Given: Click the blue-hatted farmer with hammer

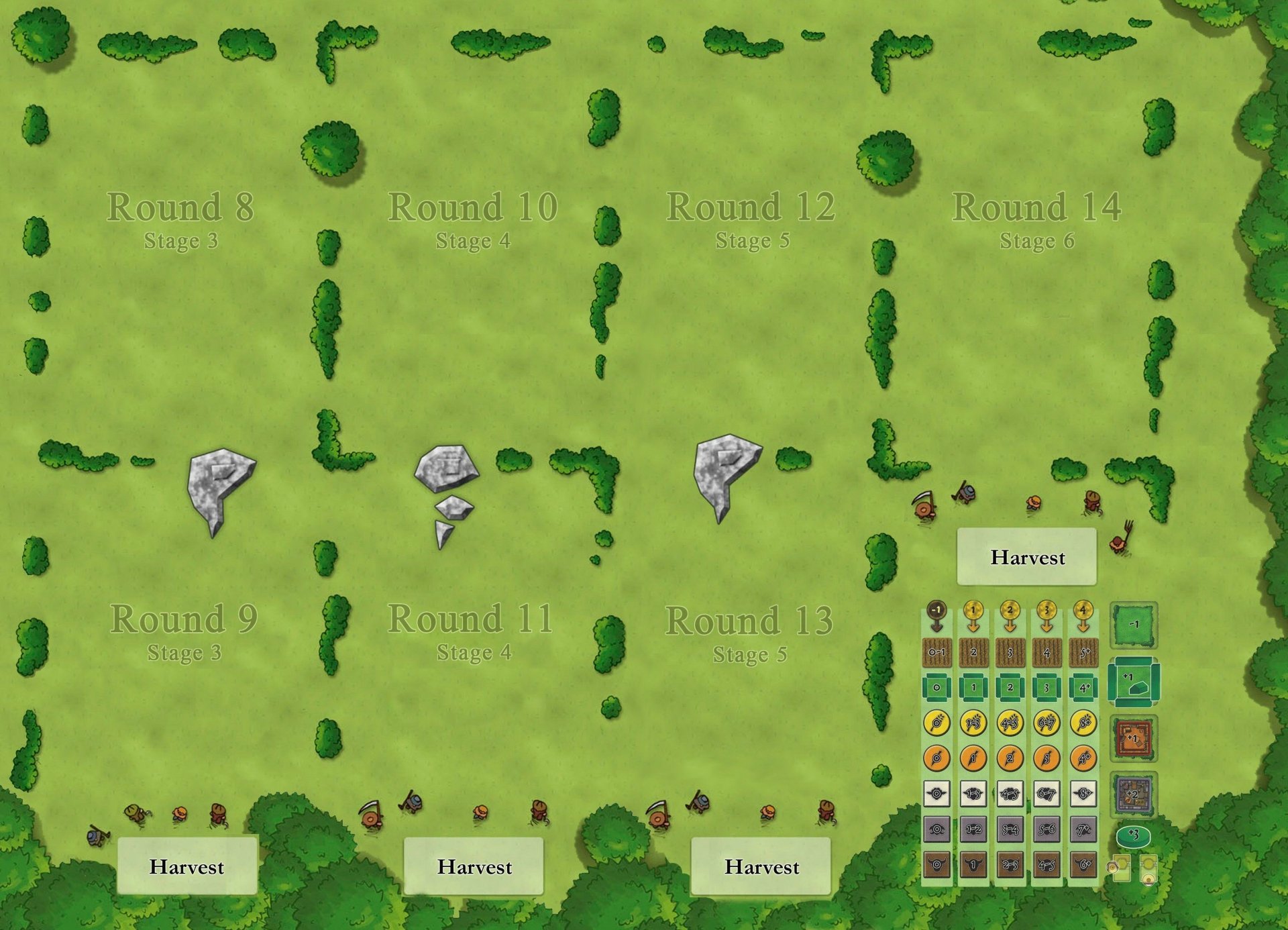Looking at the screenshot, I should click(967, 493).
